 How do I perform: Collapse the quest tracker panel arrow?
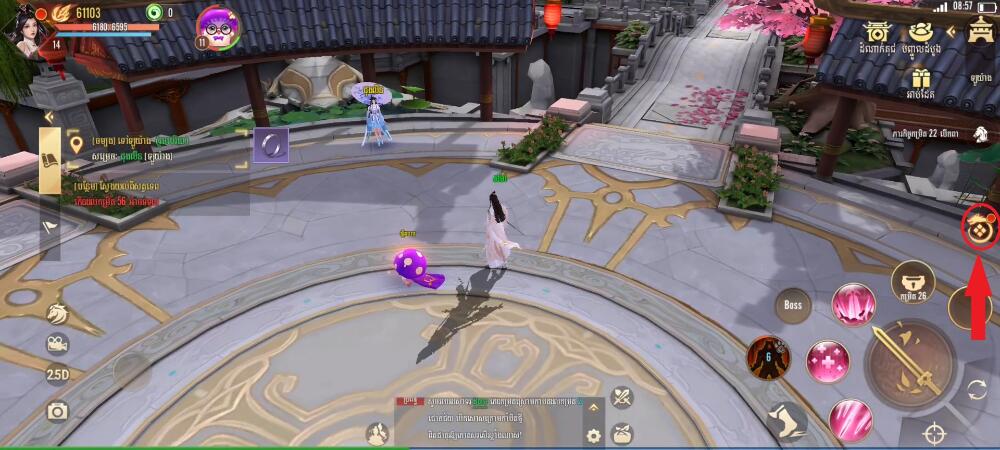pyautogui.click(x=46, y=117)
